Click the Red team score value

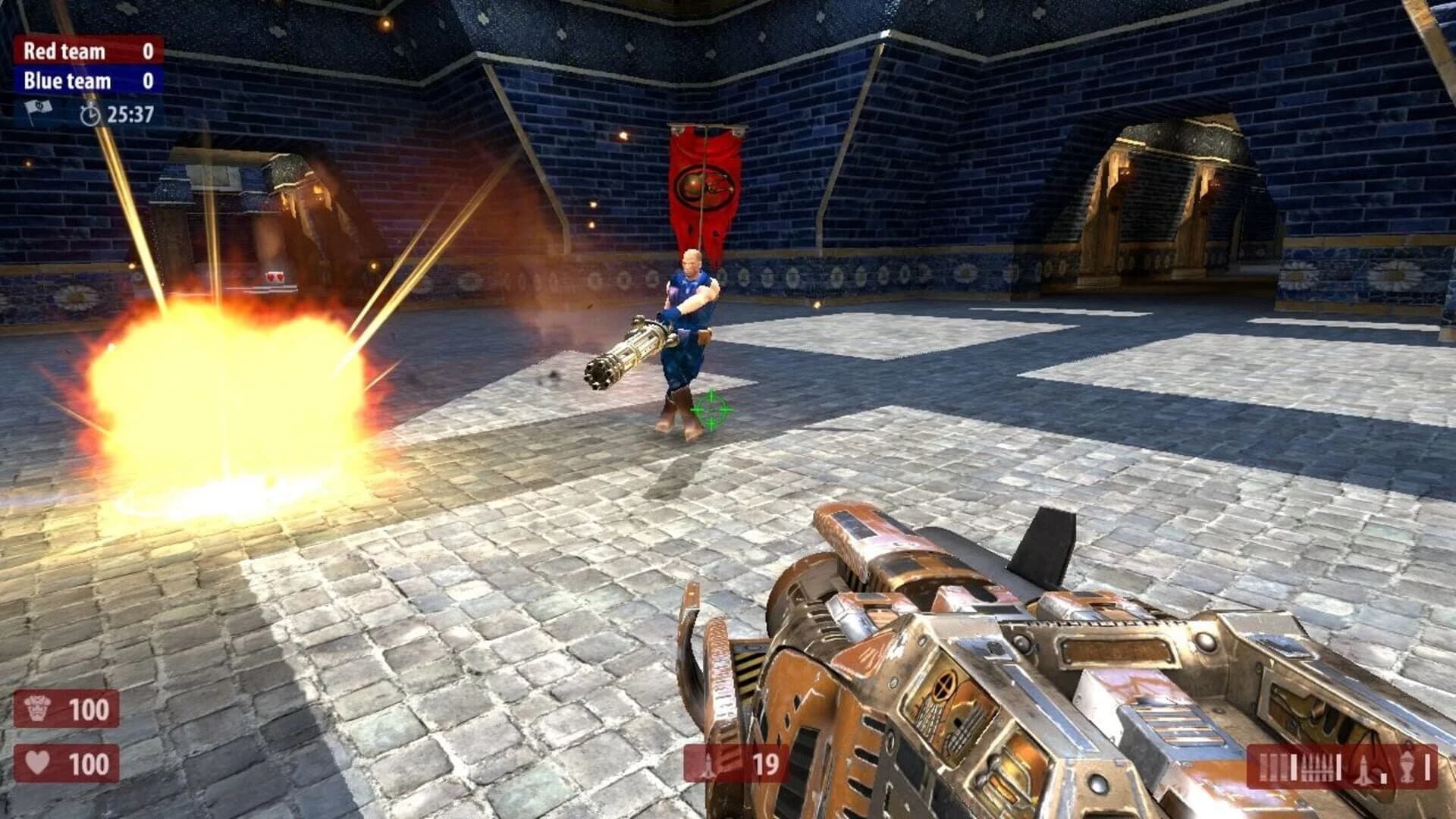coord(148,51)
